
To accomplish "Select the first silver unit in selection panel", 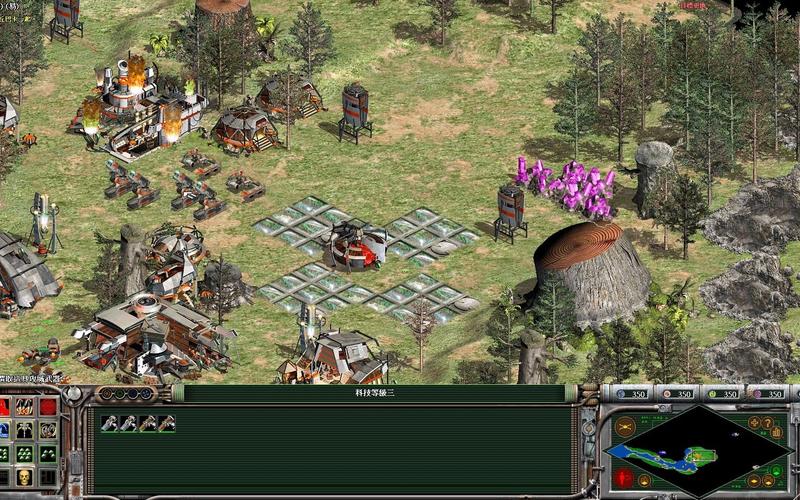I will pyautogui.click(x=110, y=424).
